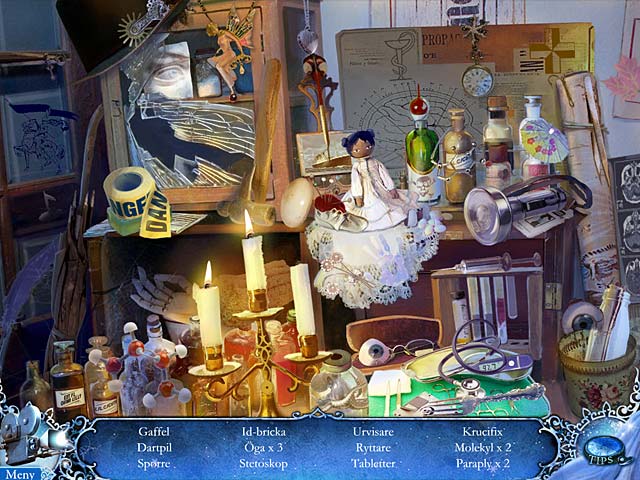The image size is (640, 480).
Task: Select the 'Urvisare' list entry
Action: pyautogui.click(x=372, y=431)
